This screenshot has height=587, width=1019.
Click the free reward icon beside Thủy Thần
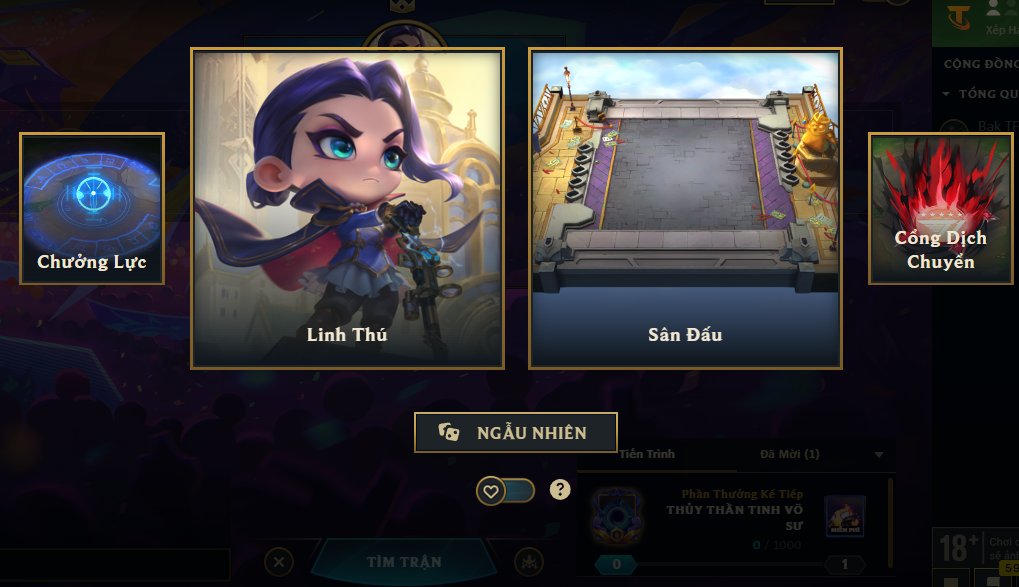[x=844, y=516]
